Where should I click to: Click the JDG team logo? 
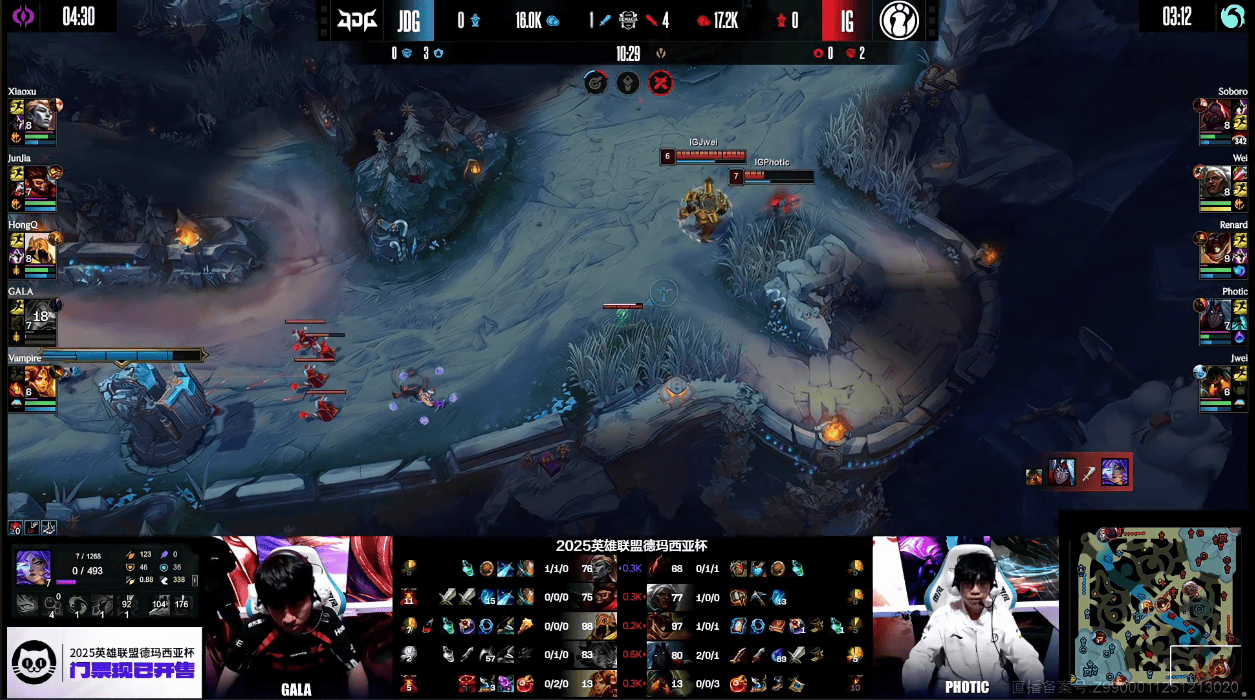[x=357, y=19]
